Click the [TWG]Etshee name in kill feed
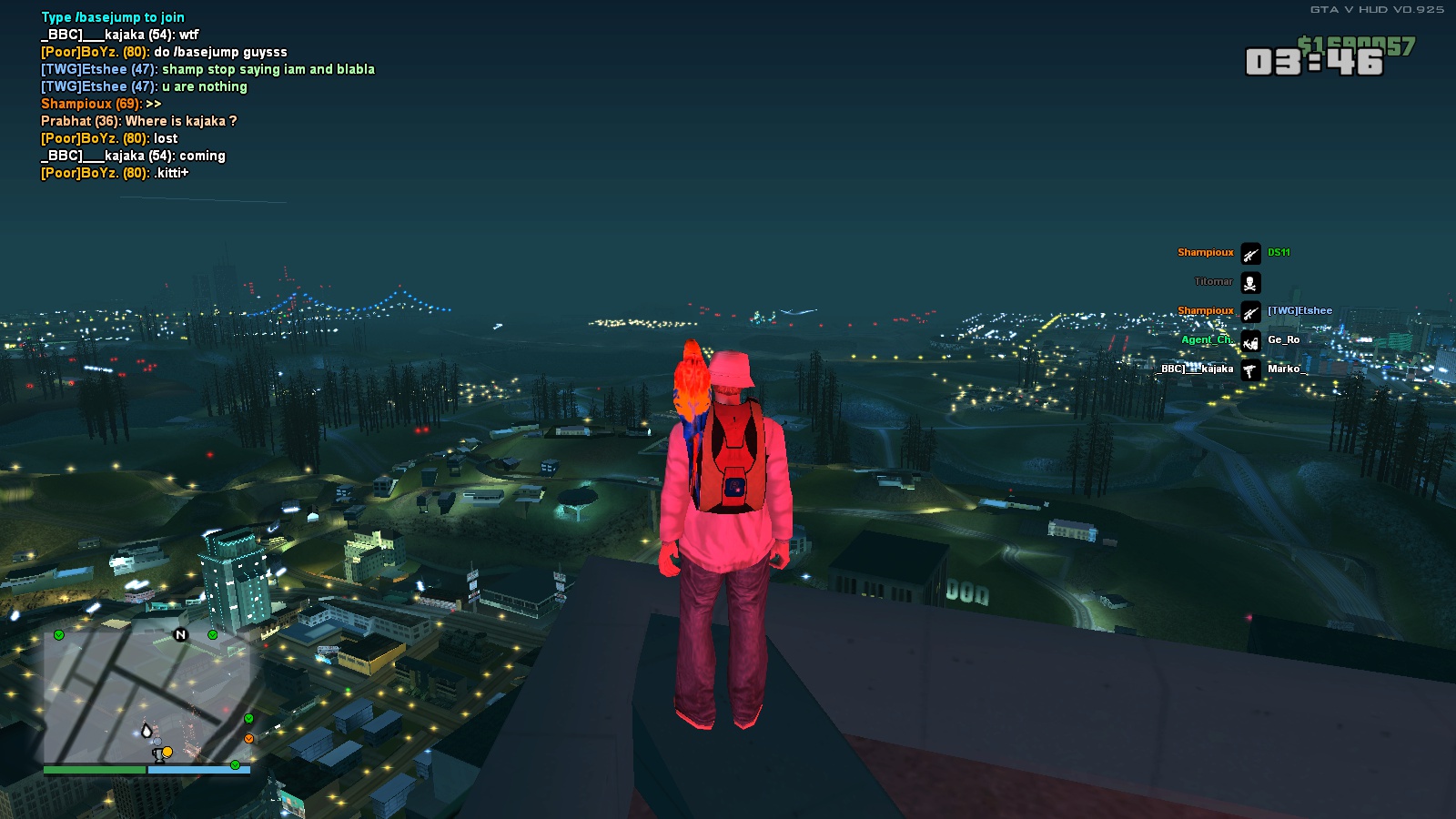 [1299, 311]
